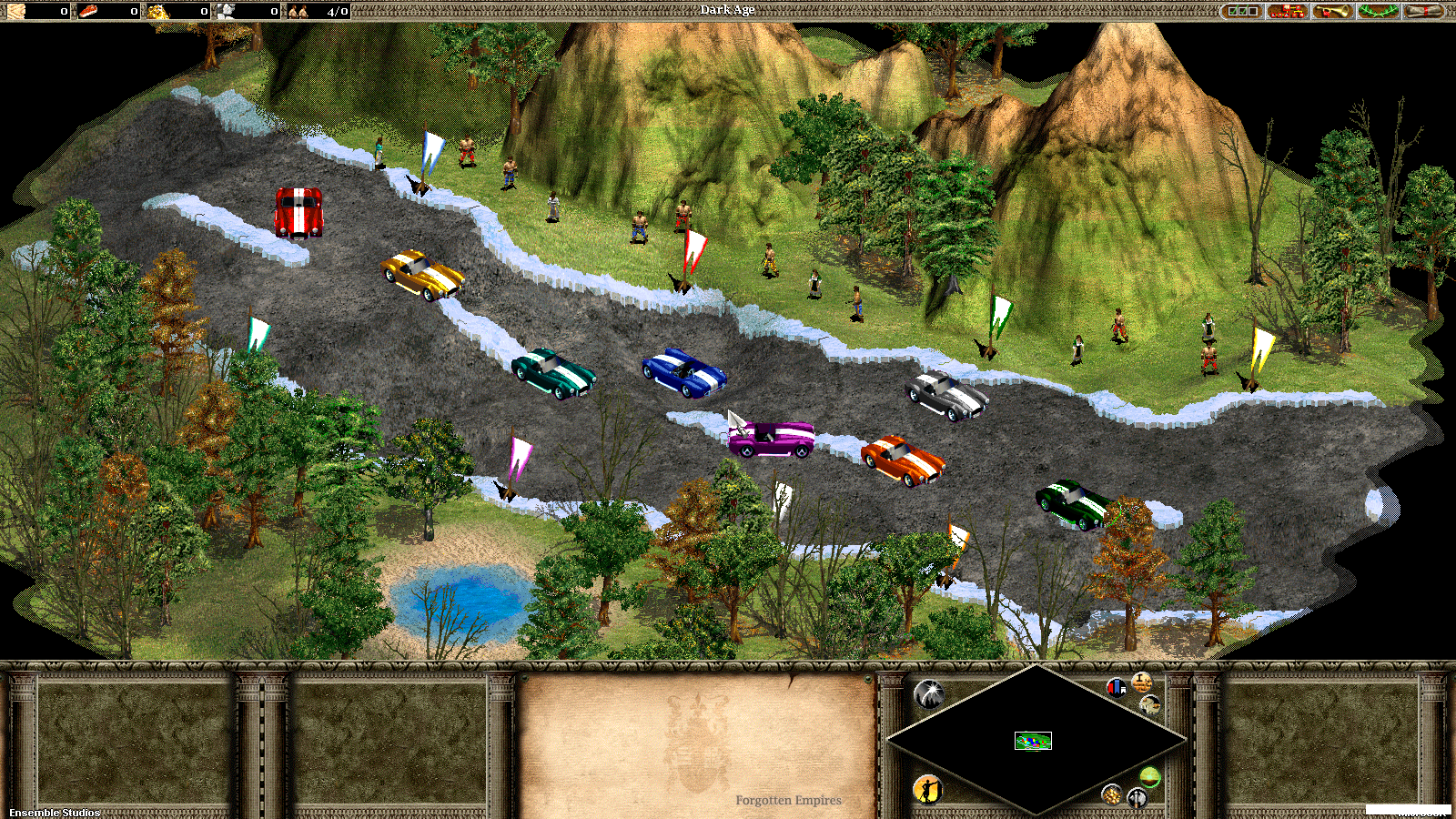The width and height of the screenshot is (1456, 819).
Task: Open the game menu scroll button
Action: (1424, 11)
